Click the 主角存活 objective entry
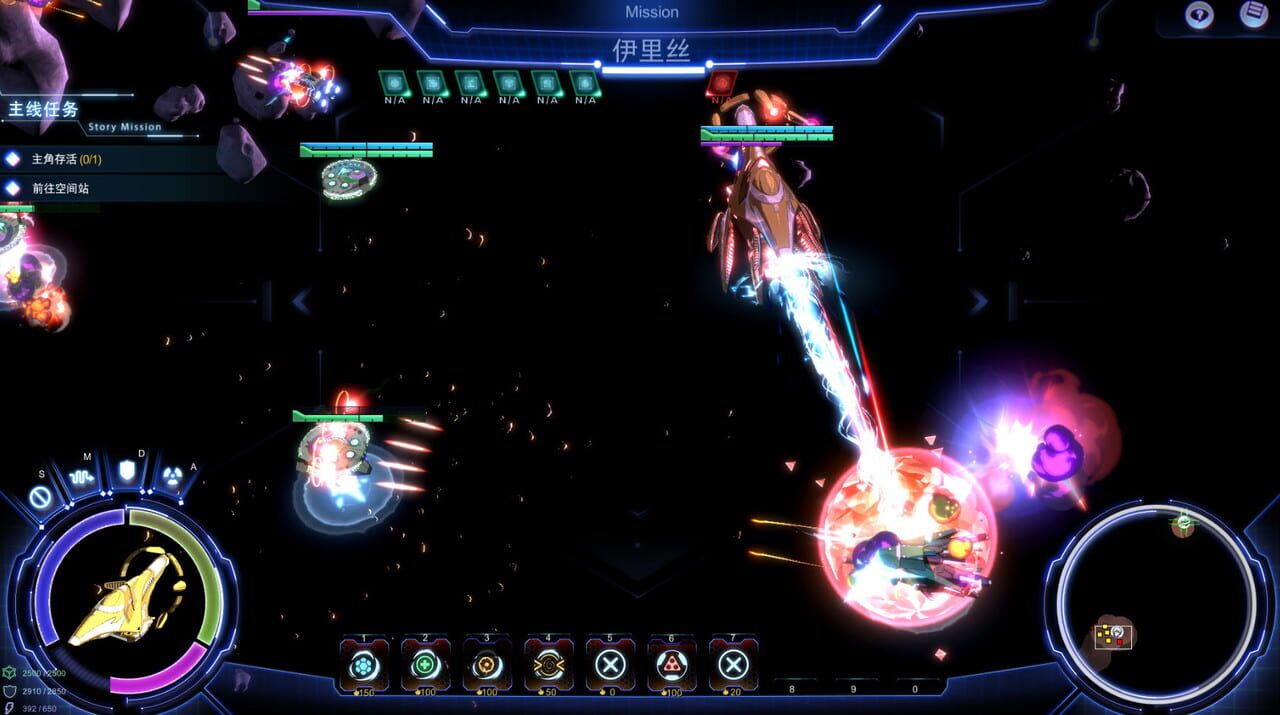The height and width of the screenshot is (715, 1280). click(66, 159)
